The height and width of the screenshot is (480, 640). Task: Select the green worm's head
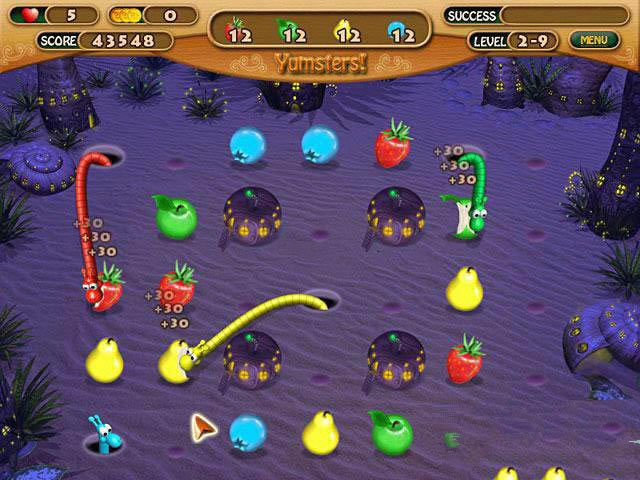tap(479, 214)
